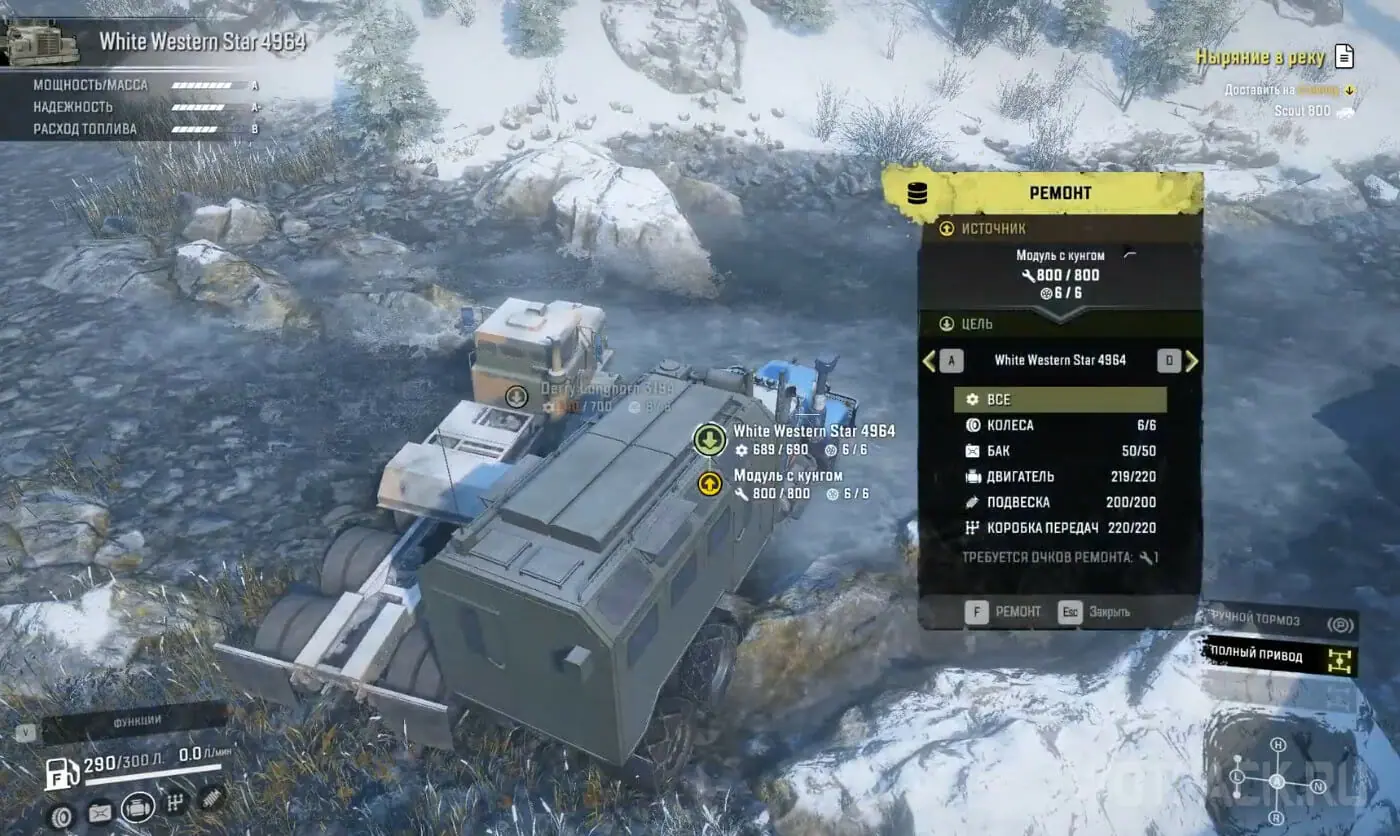Toggle the РУЧНОЙ ТОРМОЗ handbrake

click(x=1281, y=621)
